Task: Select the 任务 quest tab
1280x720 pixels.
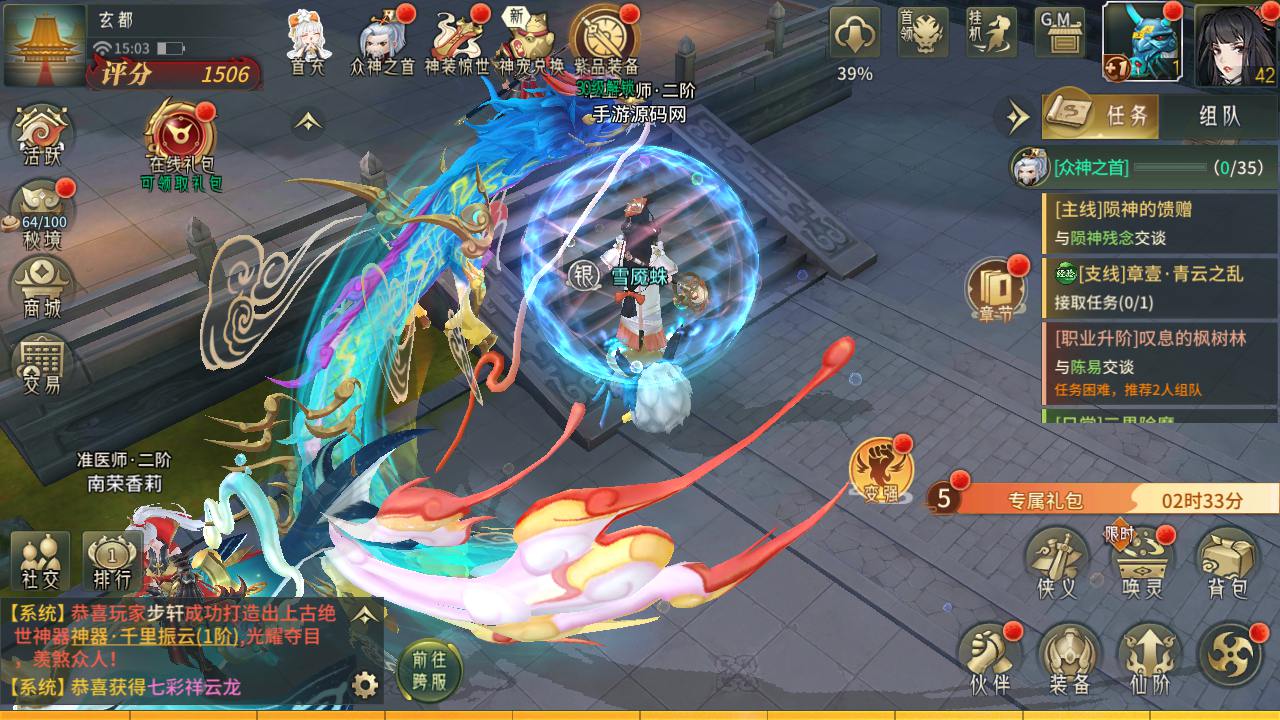Action: tap(1102, 116)
